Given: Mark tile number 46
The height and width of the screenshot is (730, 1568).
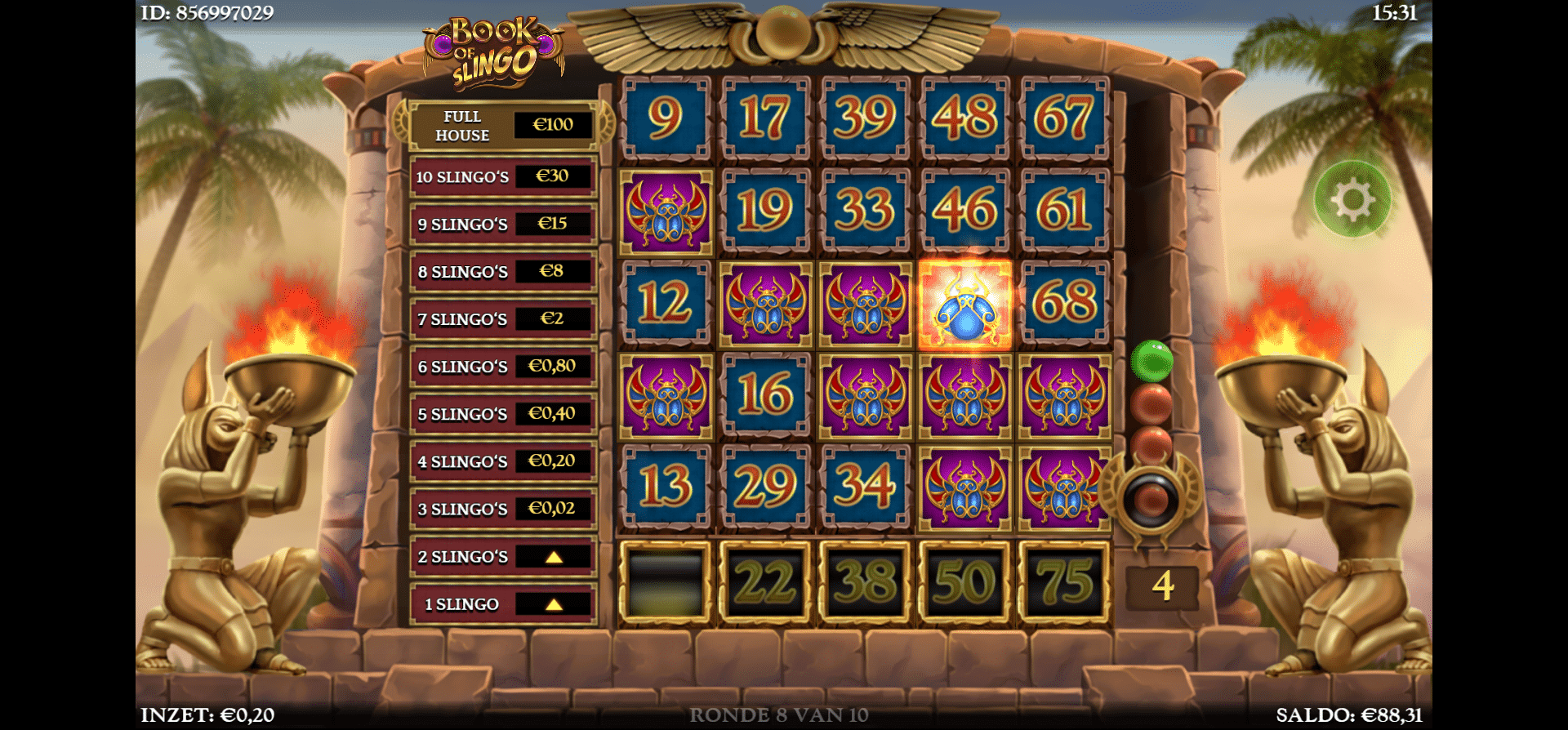Looking at the screenshot, I should click(964, 211).
